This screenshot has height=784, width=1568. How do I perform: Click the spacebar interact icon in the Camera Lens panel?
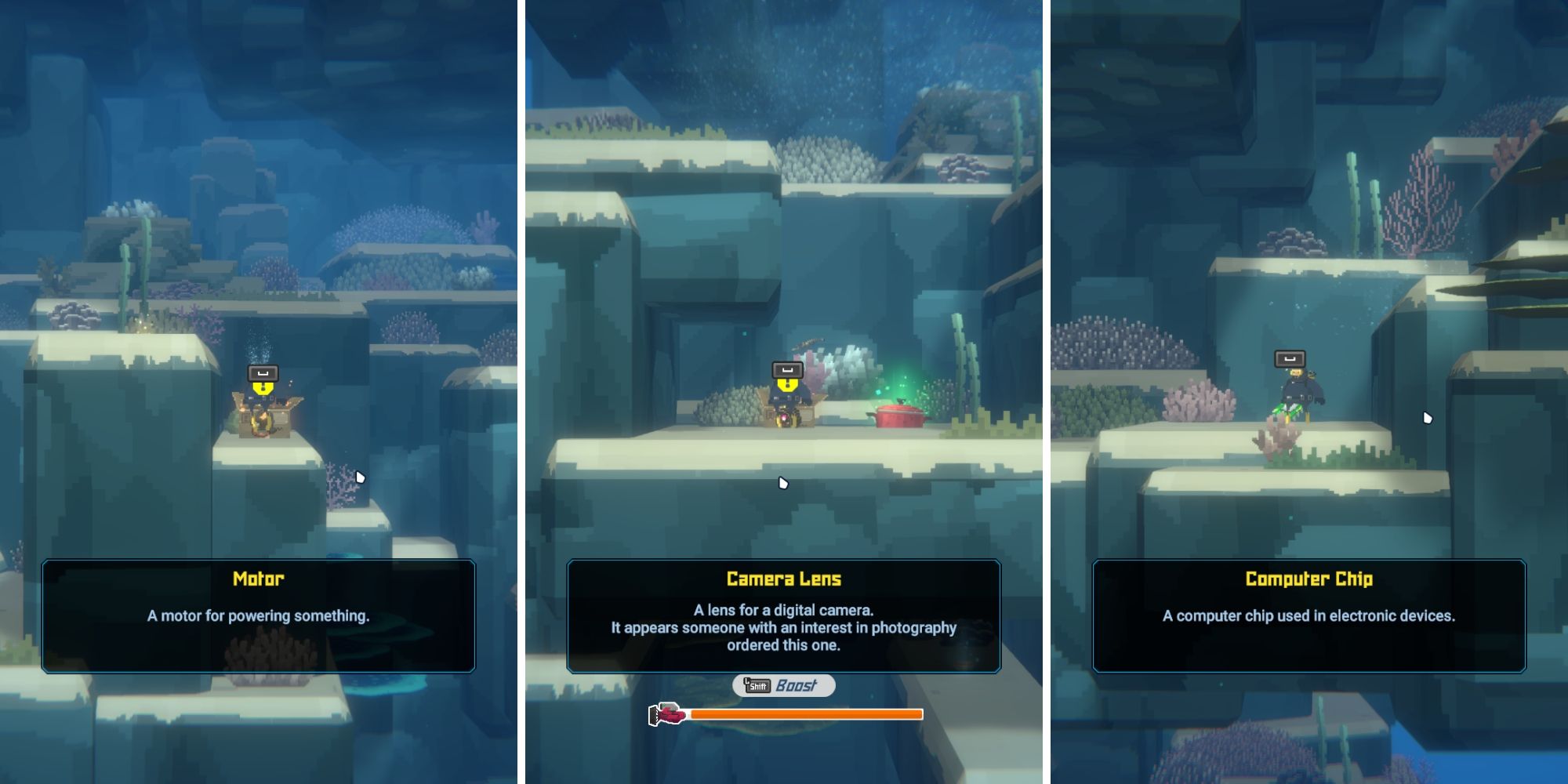tap(788, 370)
